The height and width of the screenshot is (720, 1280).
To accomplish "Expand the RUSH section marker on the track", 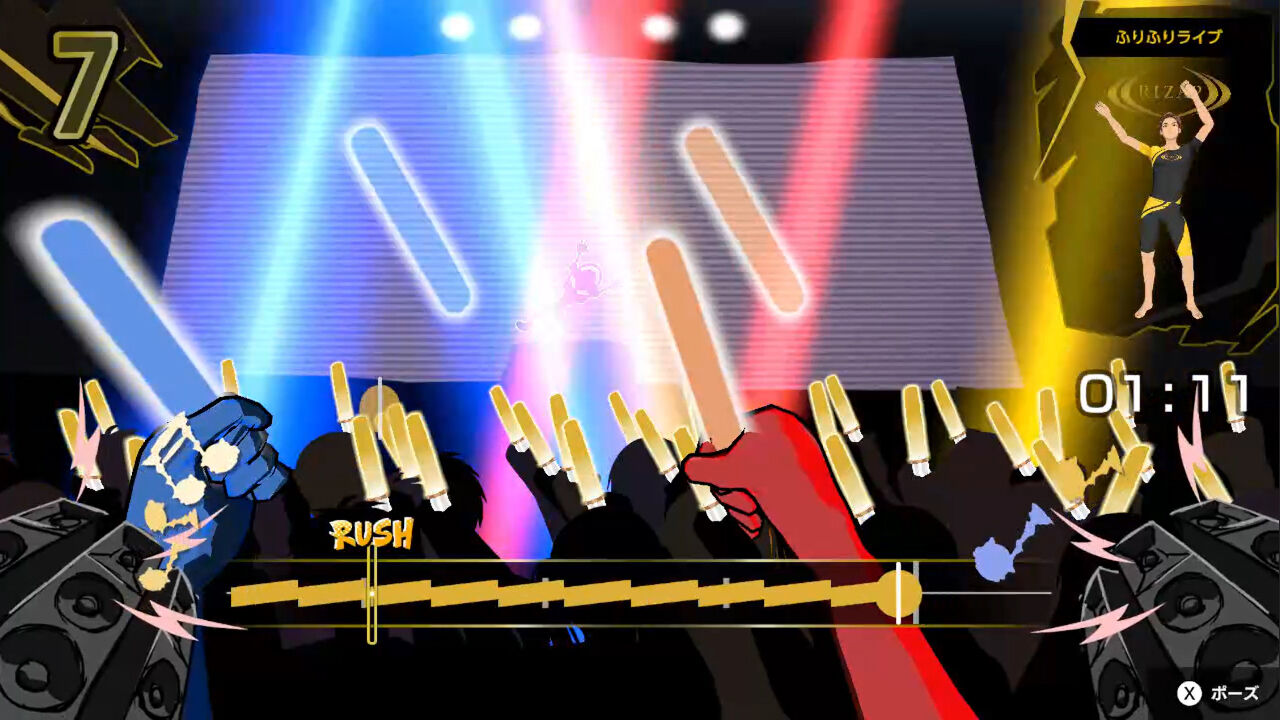I will coord(371,596).
